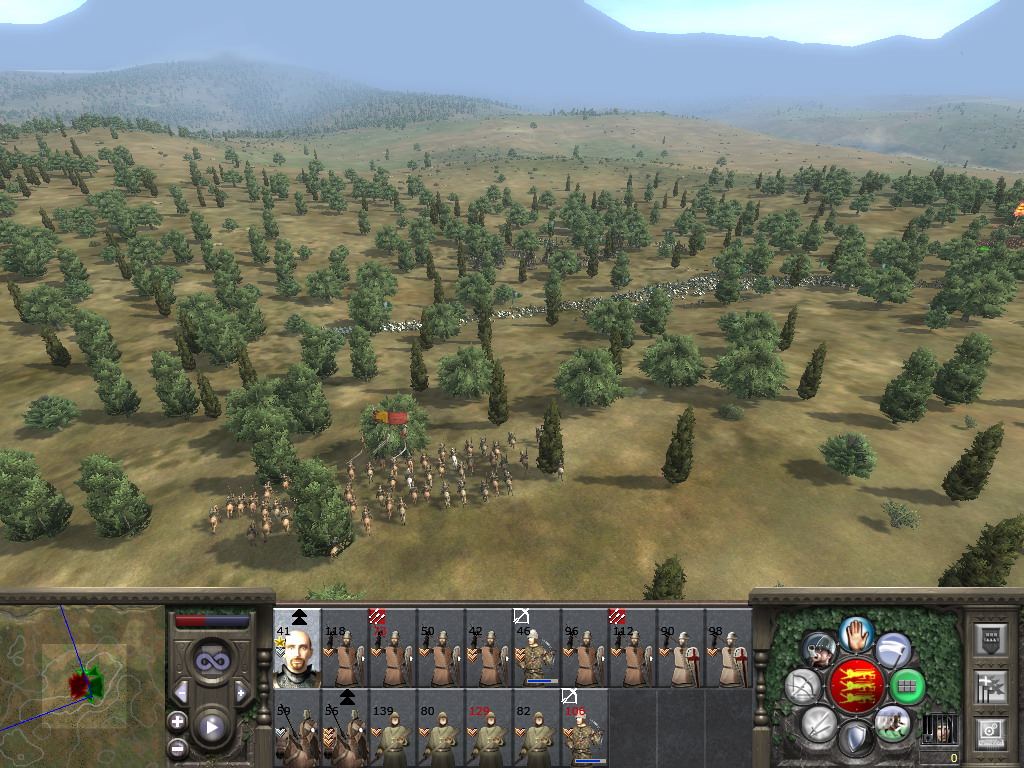Image resolution: width=1024 pixels, height=768 pixels.
Task: Select the first cavalry unit card with 59 men
Action: 297,729
